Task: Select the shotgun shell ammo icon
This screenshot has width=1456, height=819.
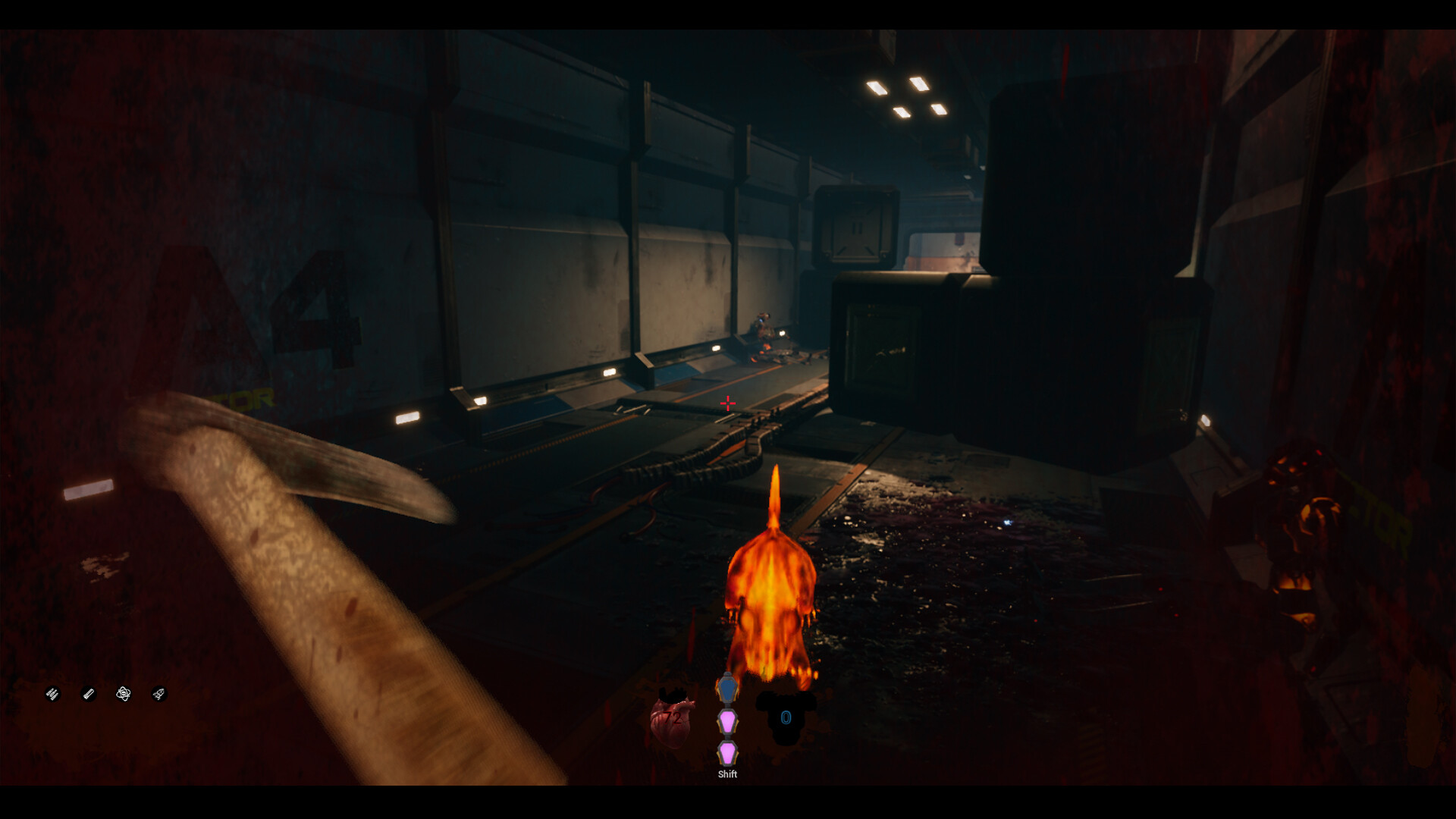Action: (89, 693)
